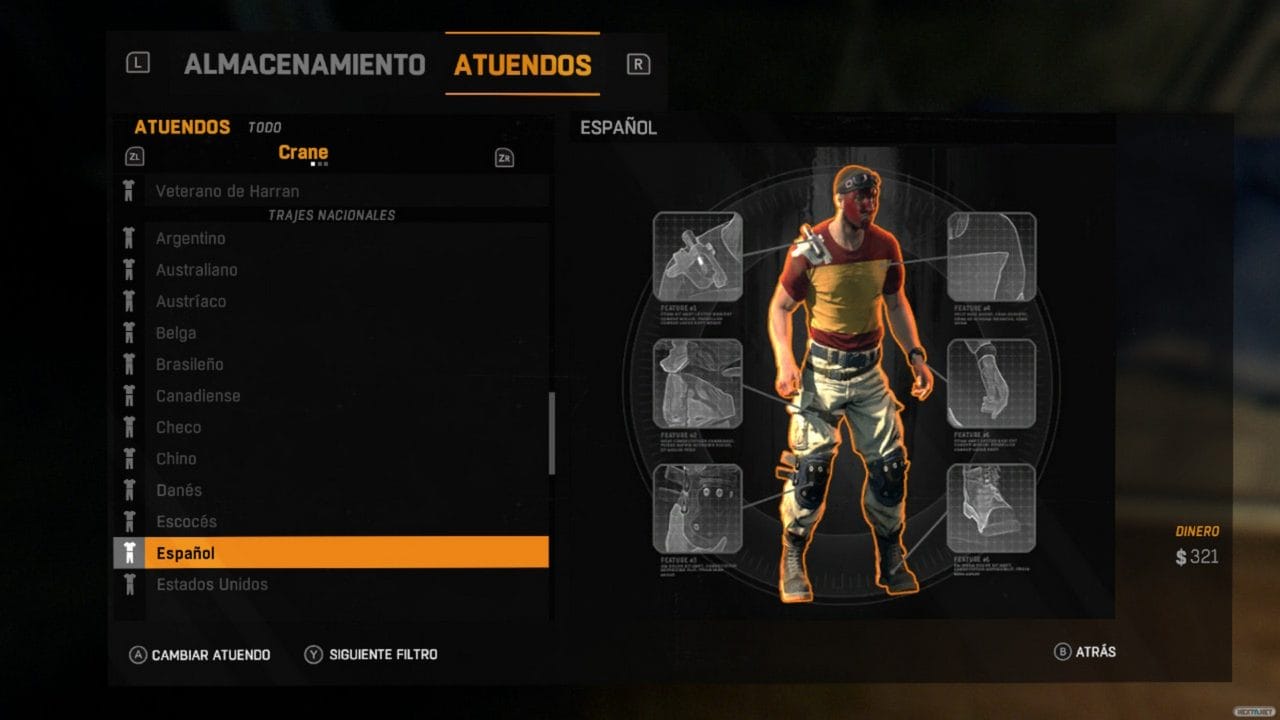Click the outfit list scrollbar

point(551,433)
